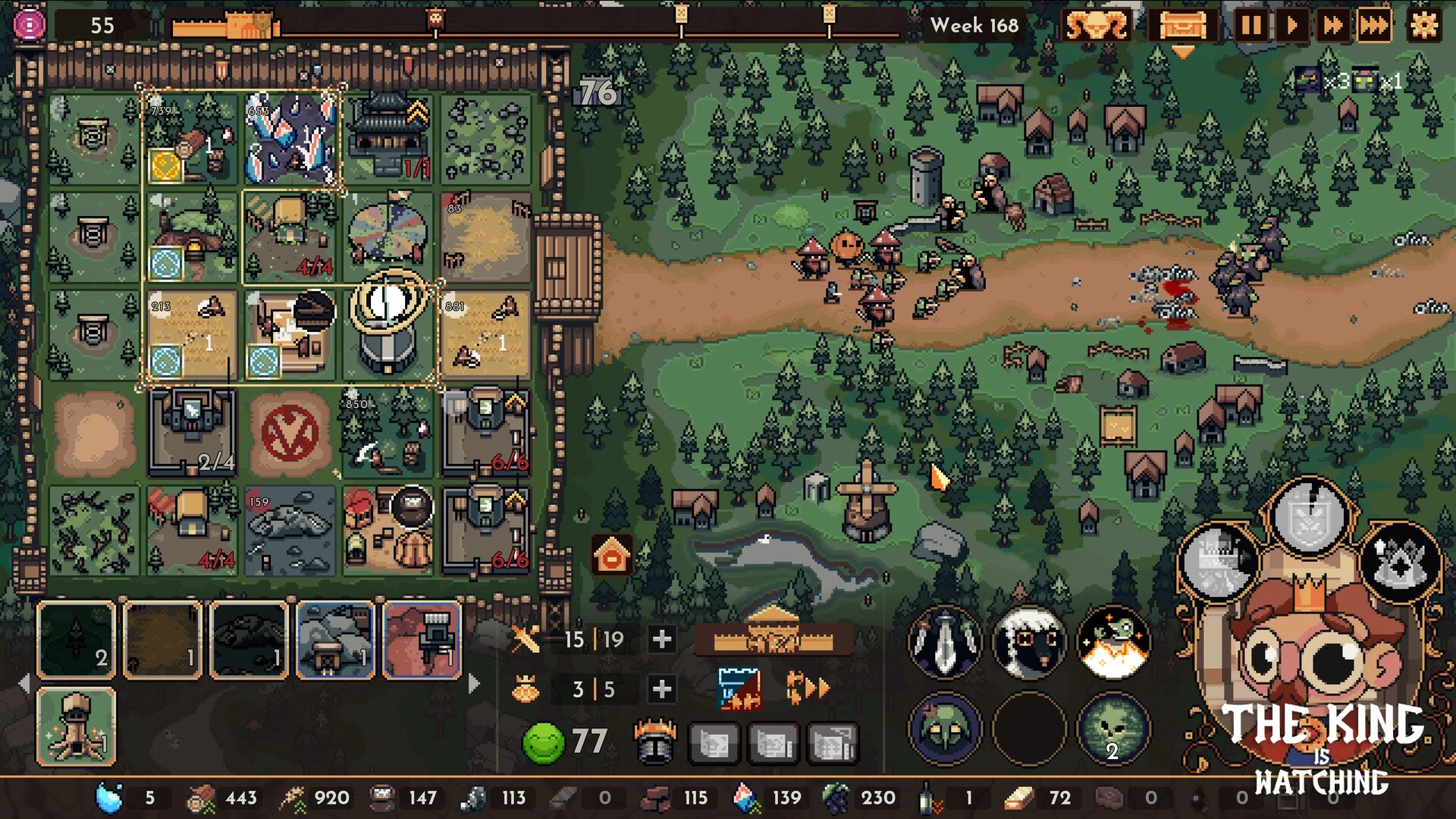Open the treasure chest panel

pos(1182,26)
